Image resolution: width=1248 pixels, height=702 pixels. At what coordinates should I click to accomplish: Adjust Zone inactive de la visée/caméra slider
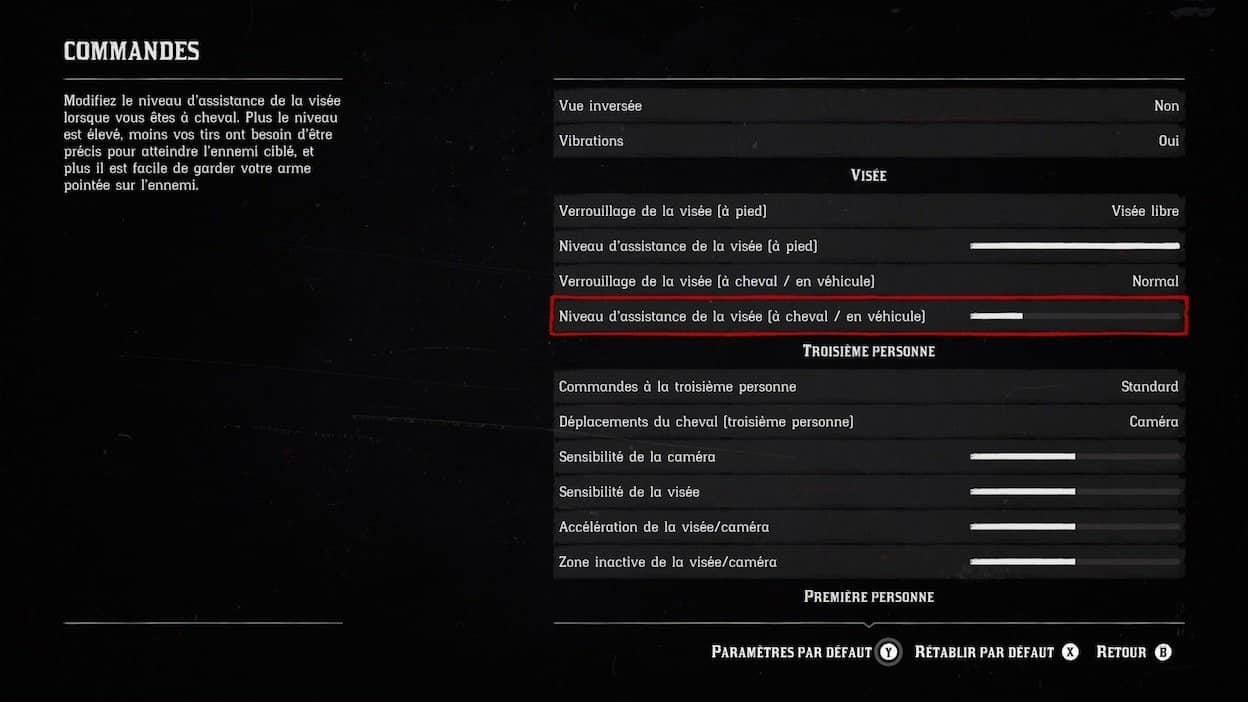point(1074,562)
